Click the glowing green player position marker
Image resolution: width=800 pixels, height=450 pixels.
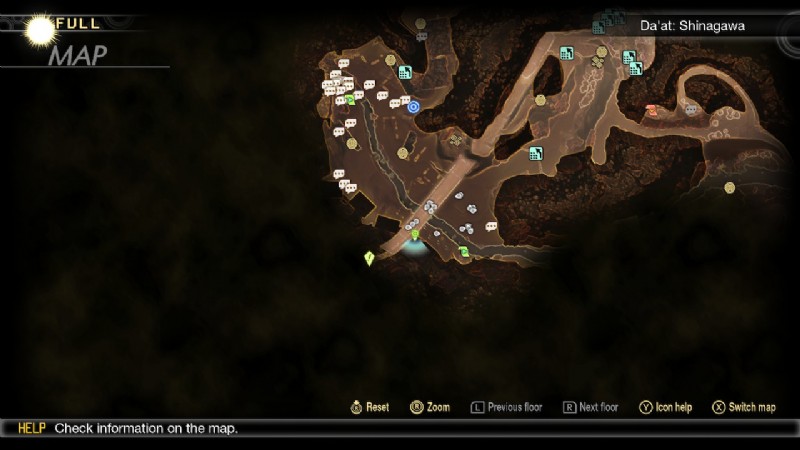[x=415, y=236]
